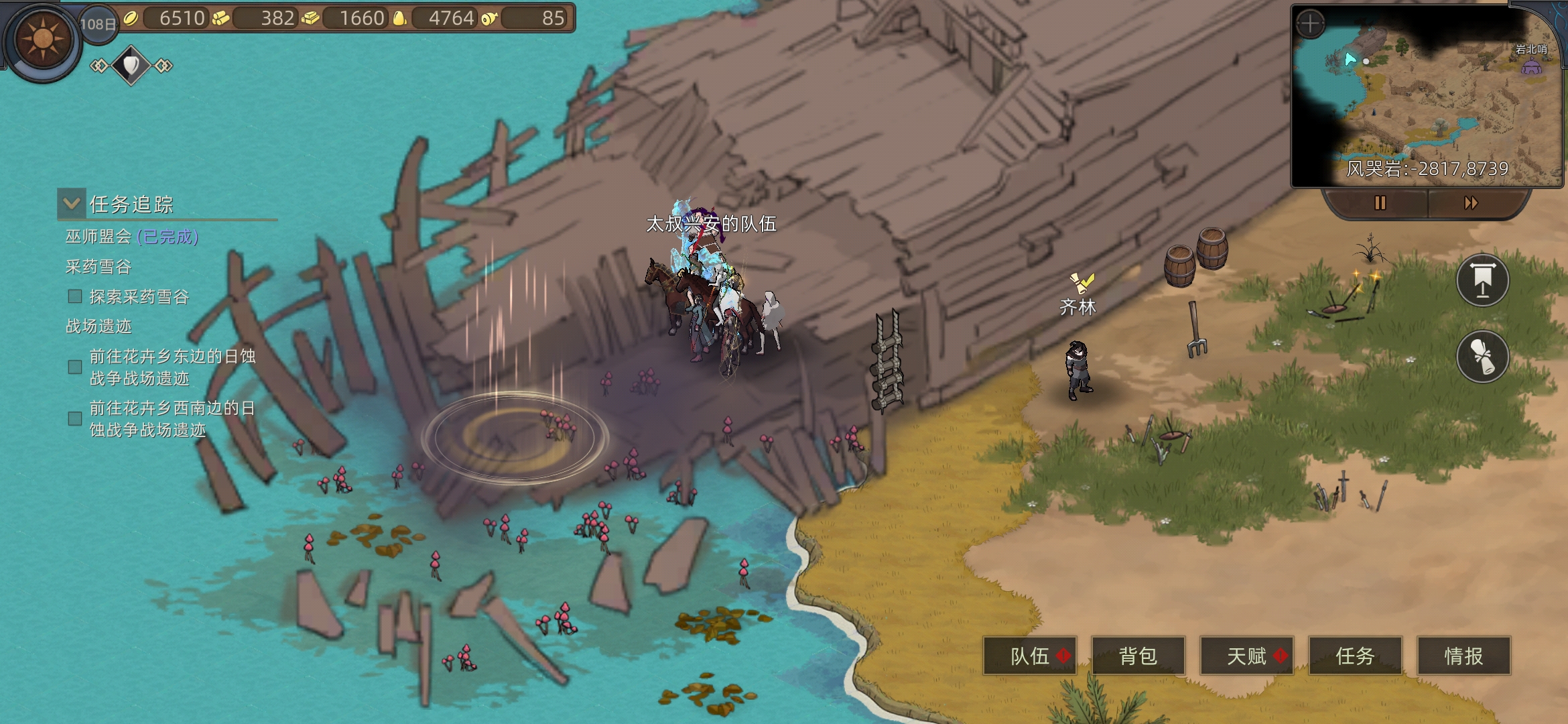The width and height of the screenshot is (1568, 724).
Task: Select the 前往花卉乡东边 battlefield objective
Action: point(172,367)
